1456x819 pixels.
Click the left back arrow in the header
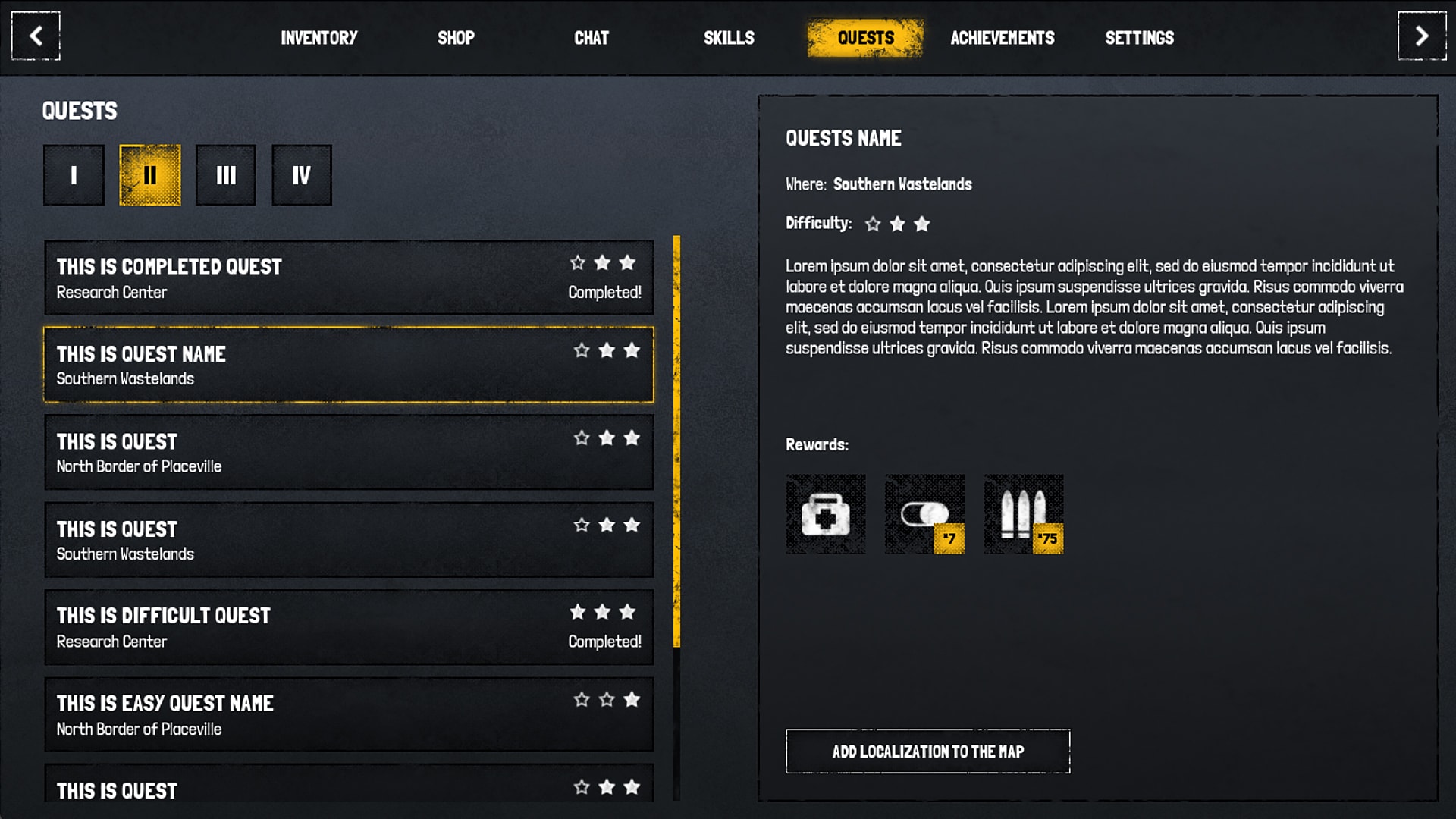(34, 36)
